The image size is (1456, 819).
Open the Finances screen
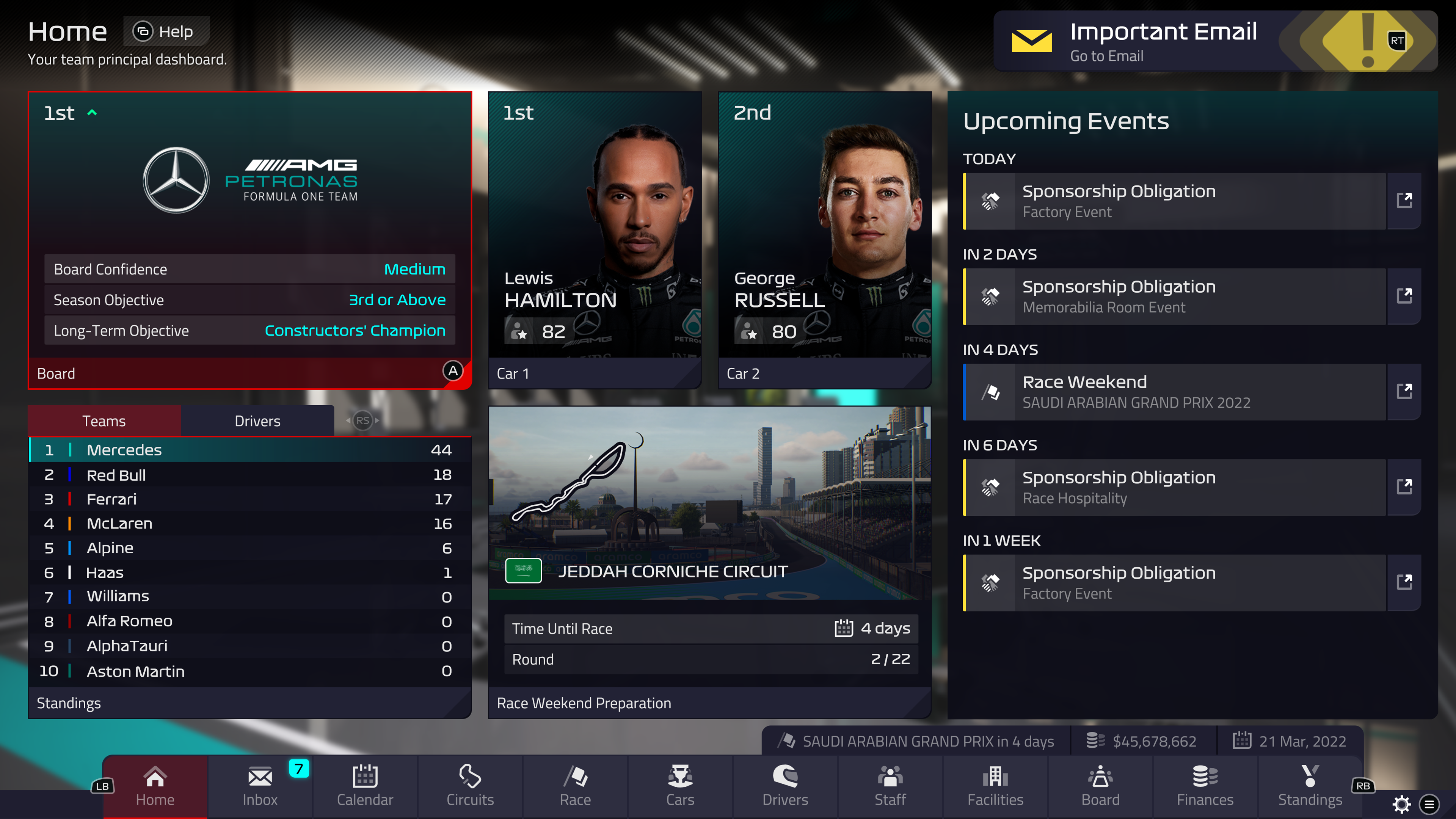coord(1205,786)
